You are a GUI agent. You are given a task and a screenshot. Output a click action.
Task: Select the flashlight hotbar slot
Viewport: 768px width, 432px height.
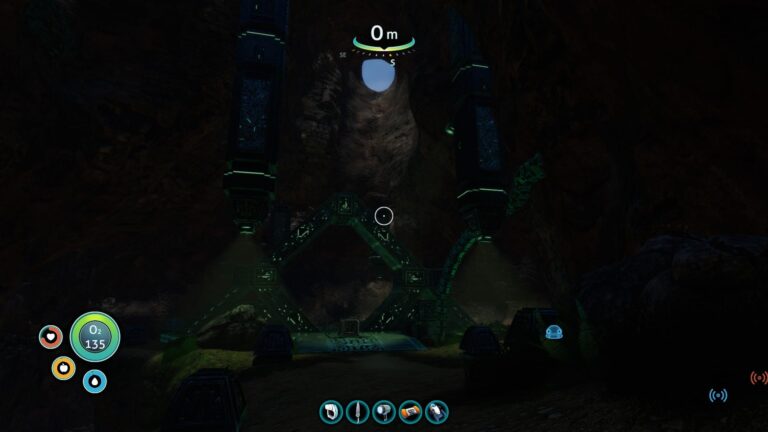tap(384, 411)
